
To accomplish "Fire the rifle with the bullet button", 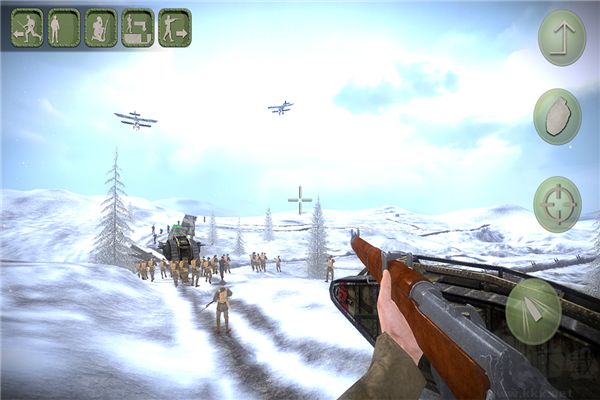I will 534,310.
